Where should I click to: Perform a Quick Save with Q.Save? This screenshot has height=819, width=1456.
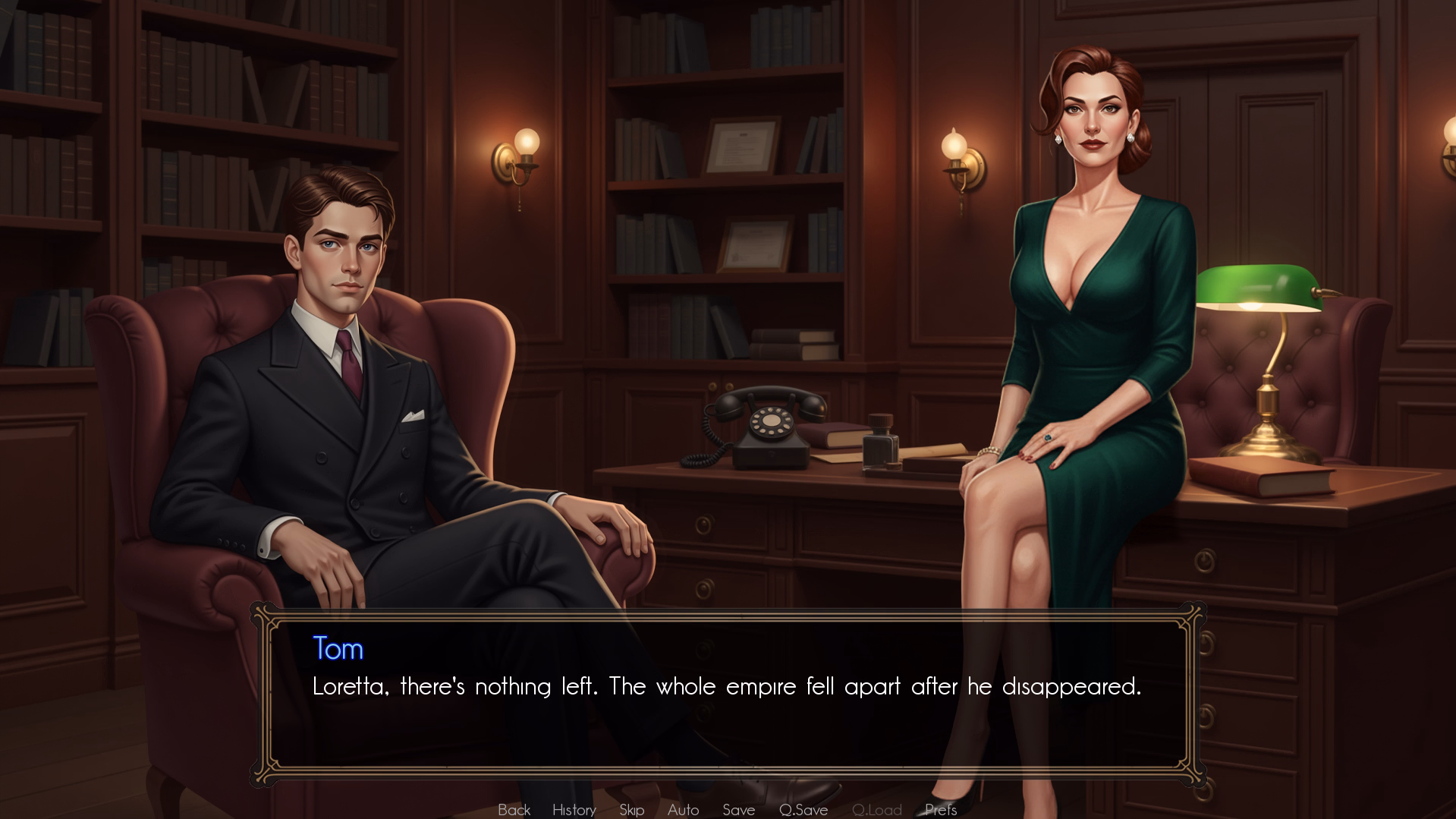803,809
